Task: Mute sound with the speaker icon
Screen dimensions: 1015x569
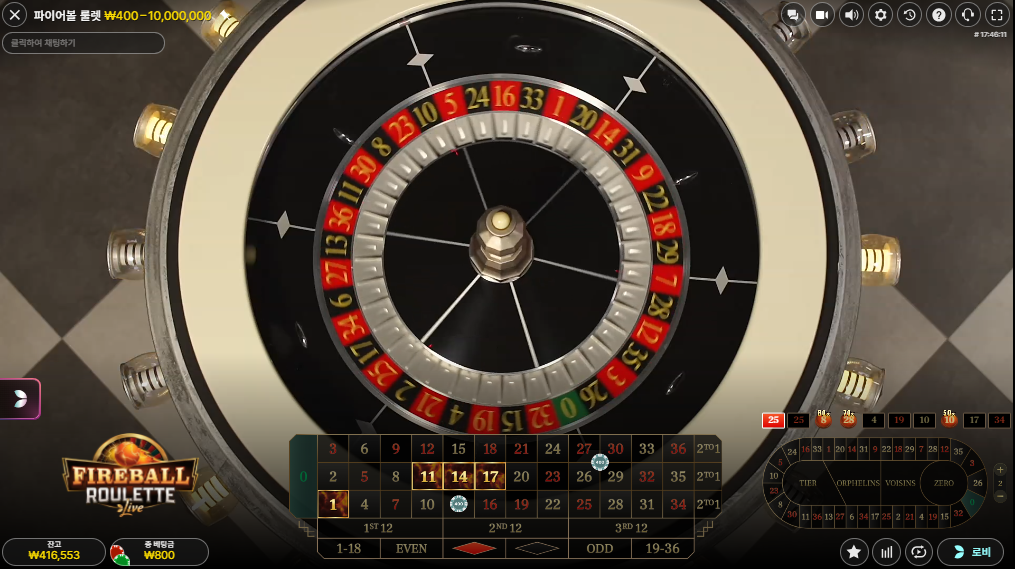Action: [x=851, y=14]
